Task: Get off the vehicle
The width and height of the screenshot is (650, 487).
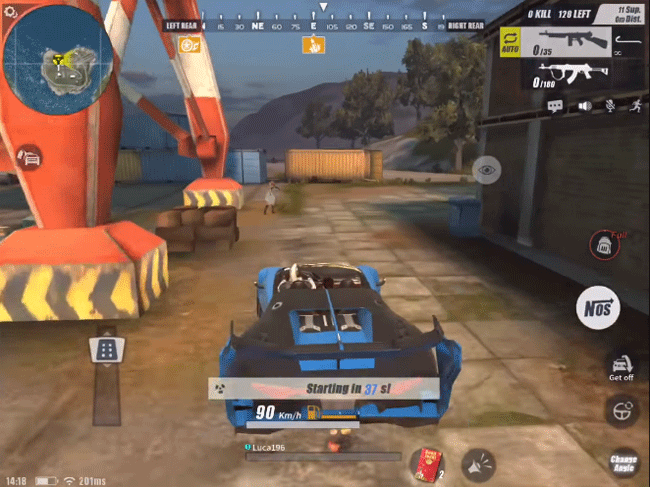Action: pyautogui.click(x=621, y=366)
